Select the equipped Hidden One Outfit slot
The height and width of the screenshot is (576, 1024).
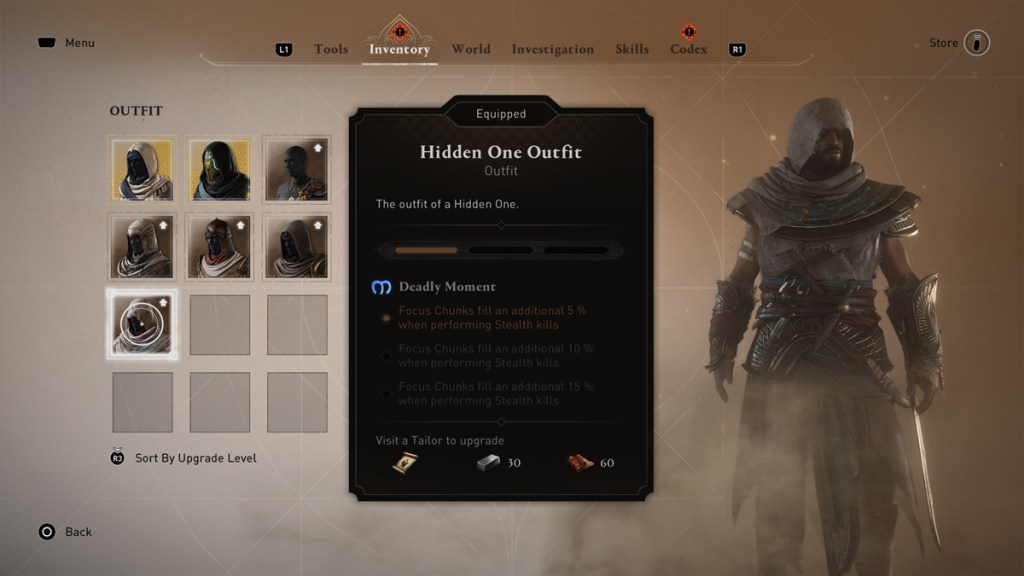(142, 324)
